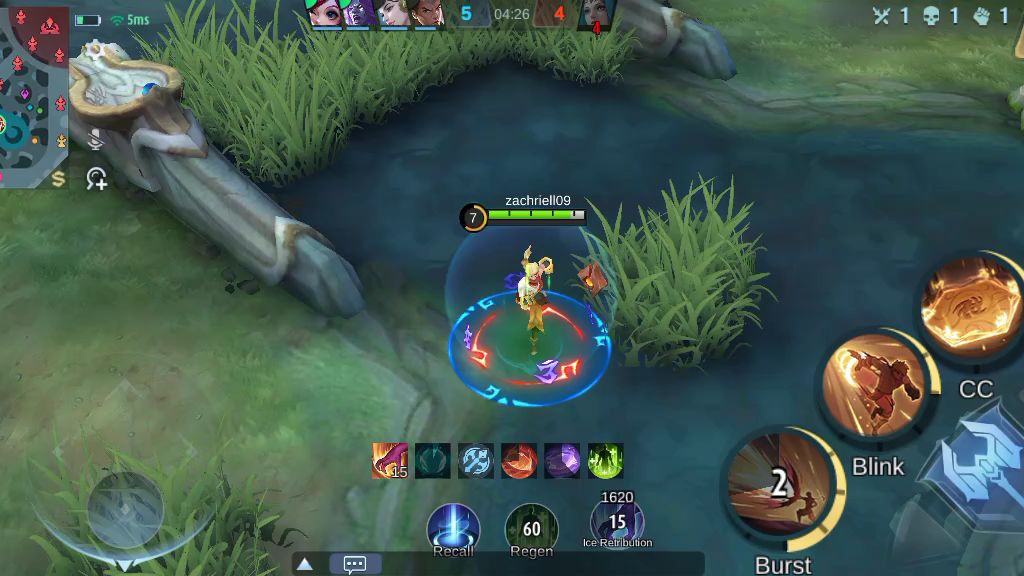Screen dimensions: 1024x576
Task: Use the Regen ability
Action: coord(531,528)
